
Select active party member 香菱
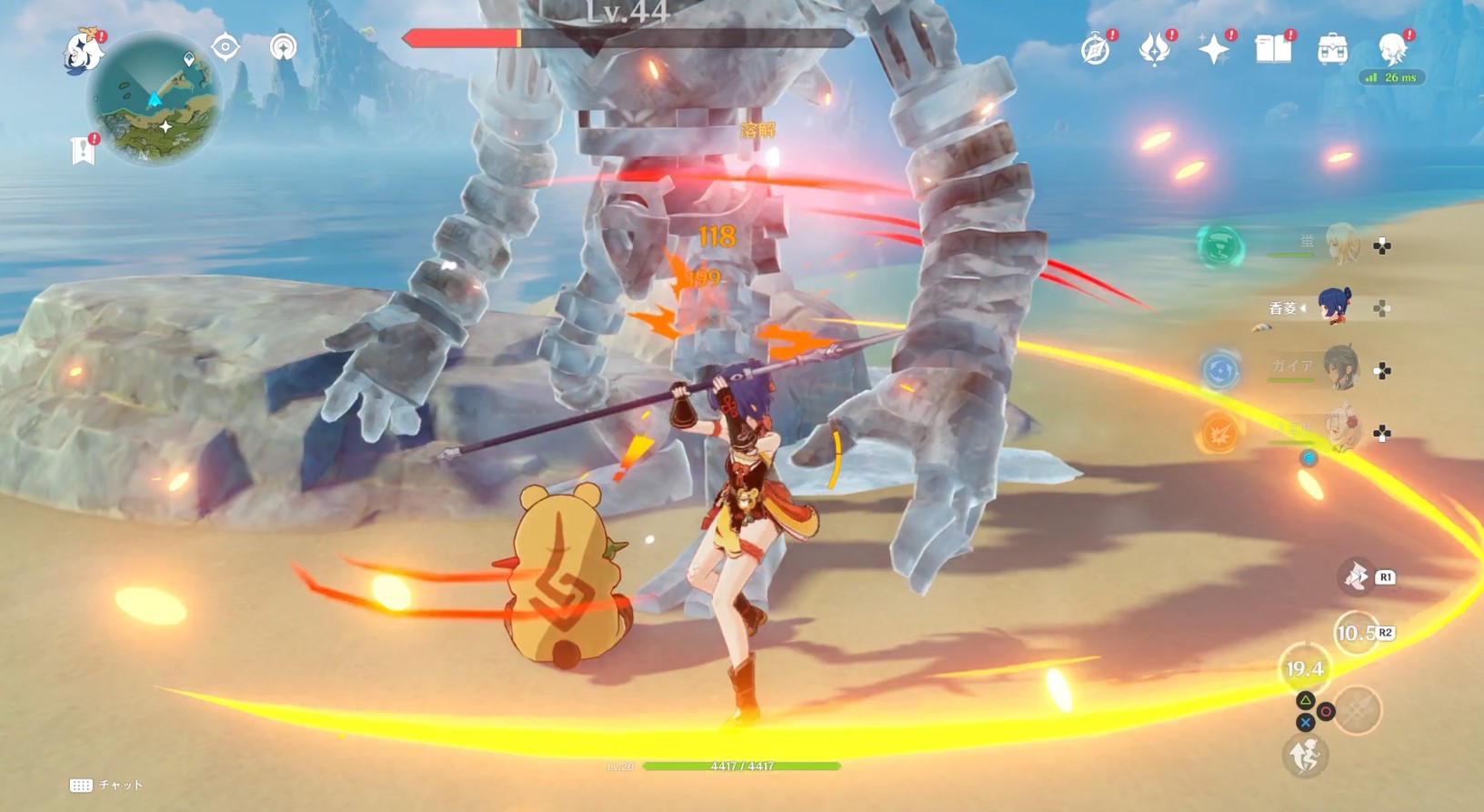(x=1335, y=307)
